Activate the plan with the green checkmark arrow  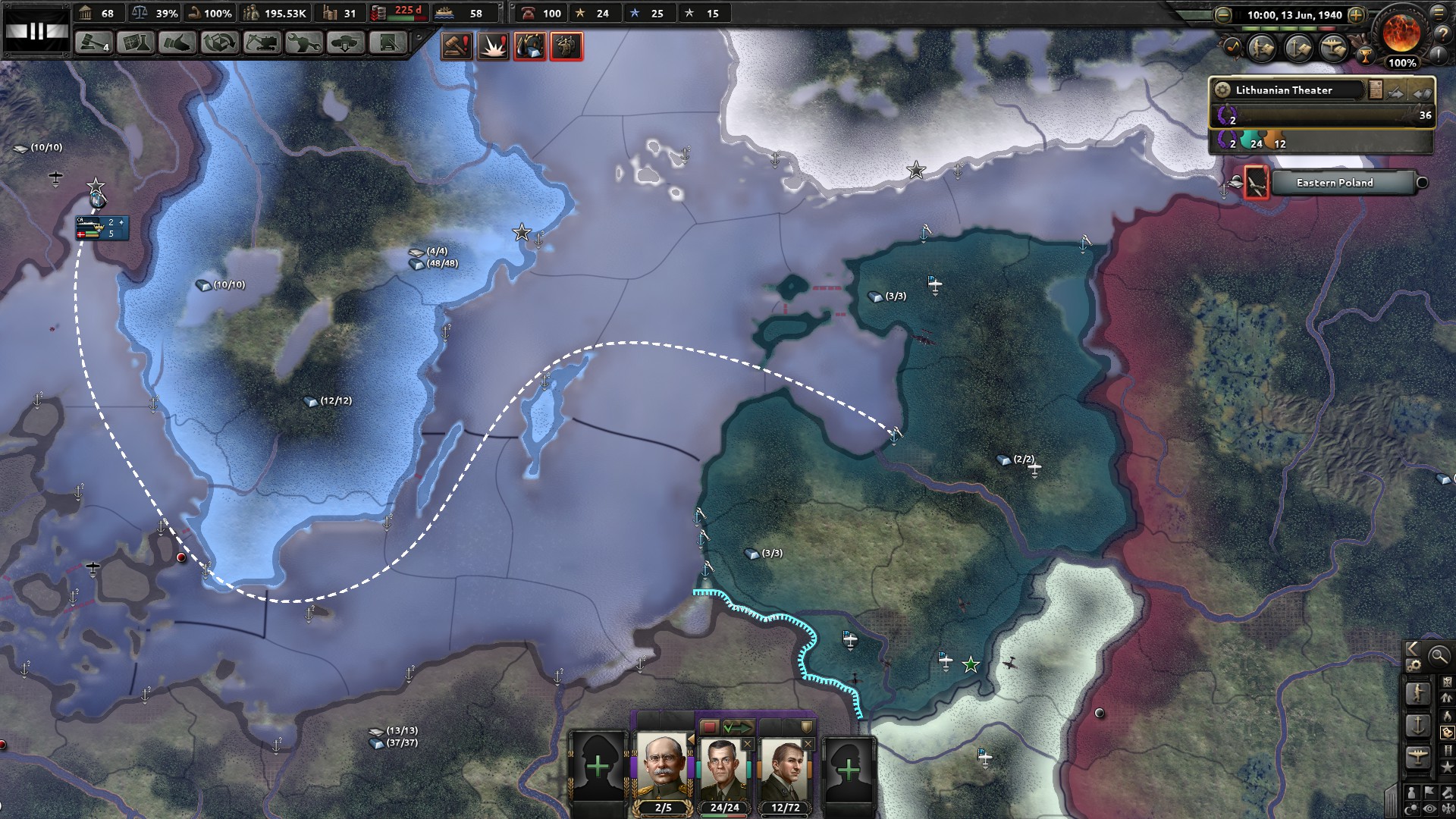737,725
